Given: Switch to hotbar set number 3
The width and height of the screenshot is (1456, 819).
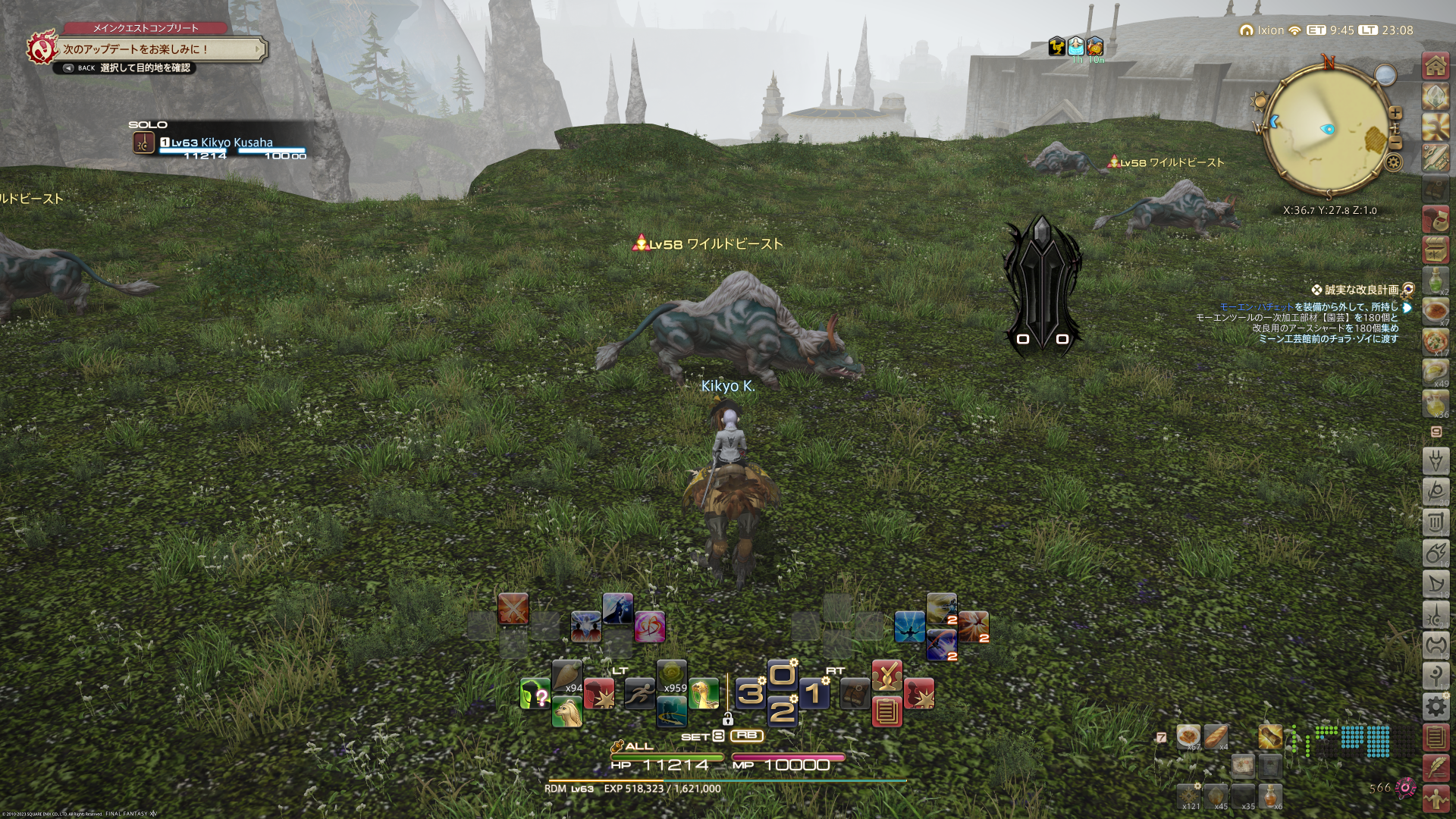Looking at the screenshot, I should pyautogui.click(x=750, y=693).
